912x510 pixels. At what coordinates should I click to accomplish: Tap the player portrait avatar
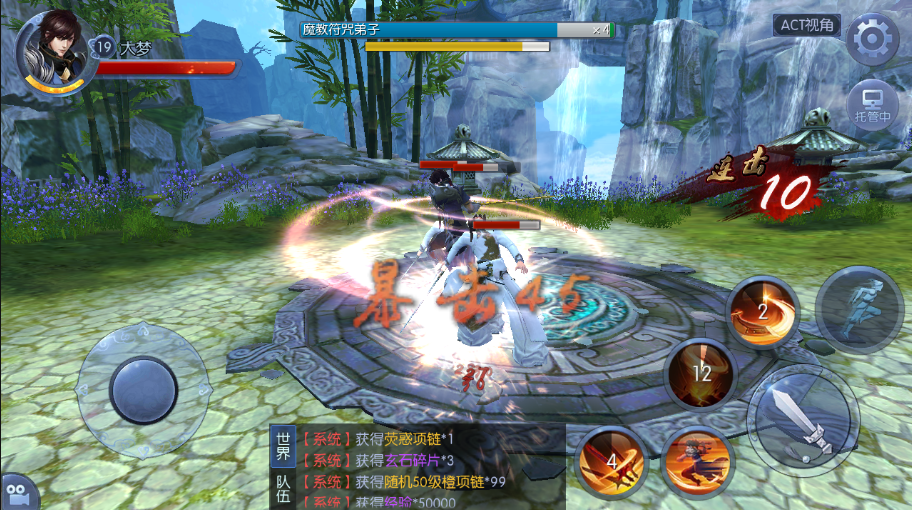pyautogui.click(x=50, y=52)
